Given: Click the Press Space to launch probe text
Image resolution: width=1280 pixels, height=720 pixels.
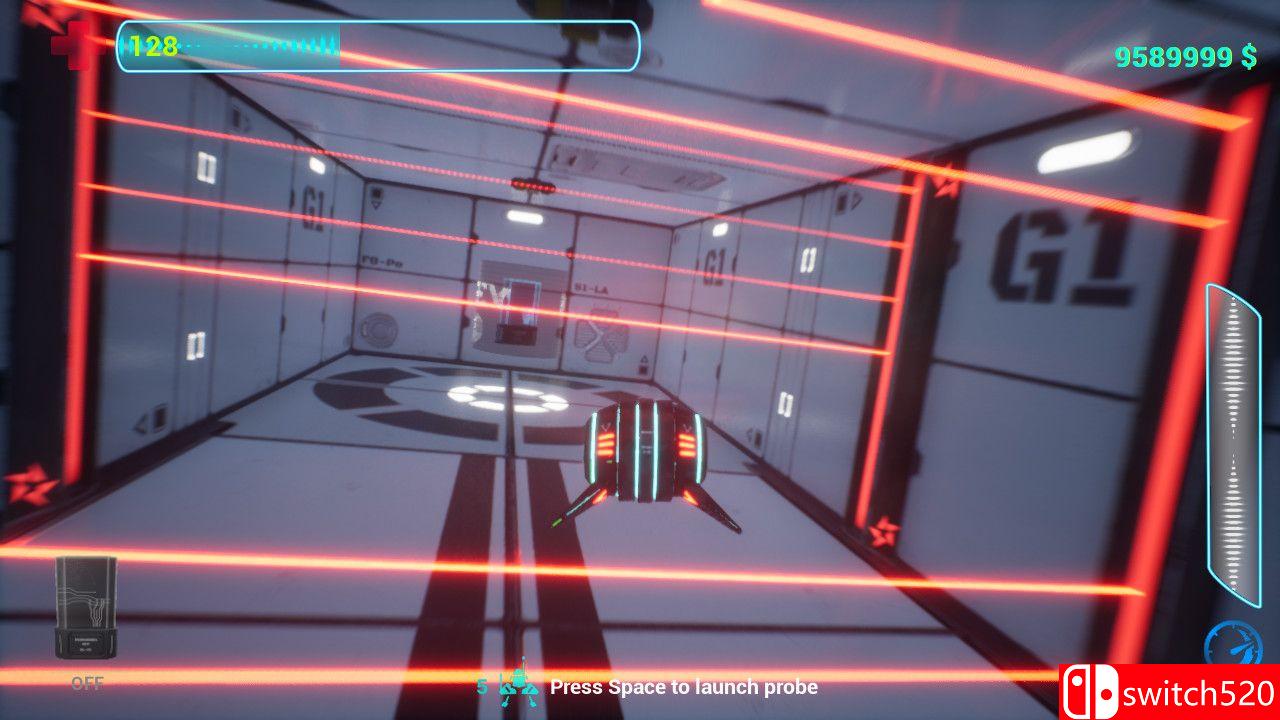Looking at the screenshot, I should coord(686,687).
